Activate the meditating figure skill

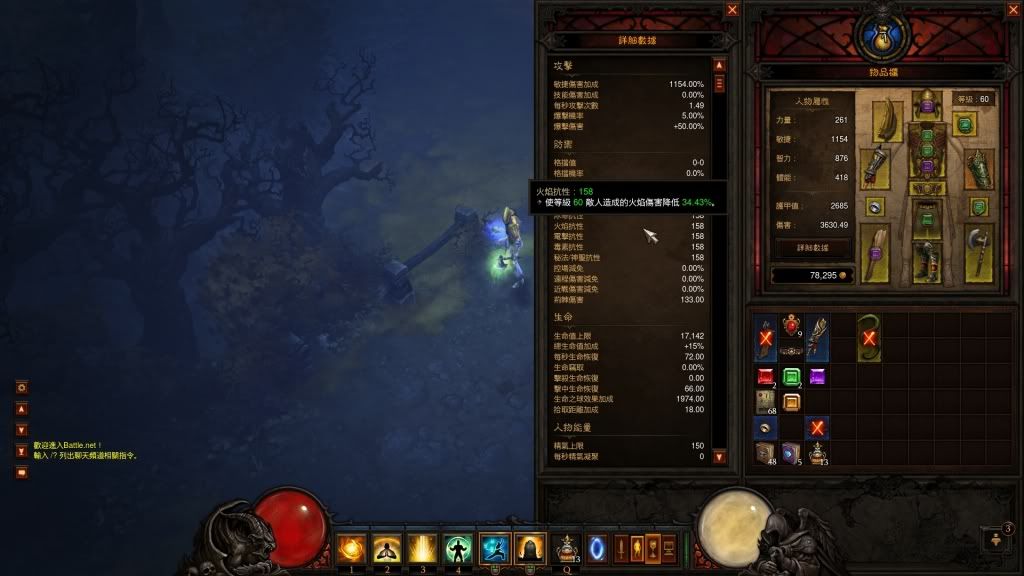tap(386, 547)
